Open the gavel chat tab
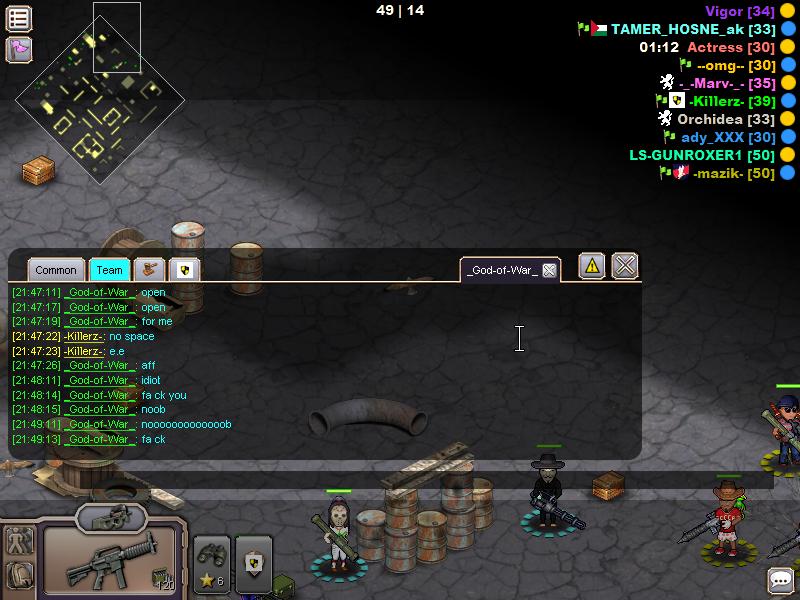The width and height of the screenshot is (800, 600). [x=150, y=270]
